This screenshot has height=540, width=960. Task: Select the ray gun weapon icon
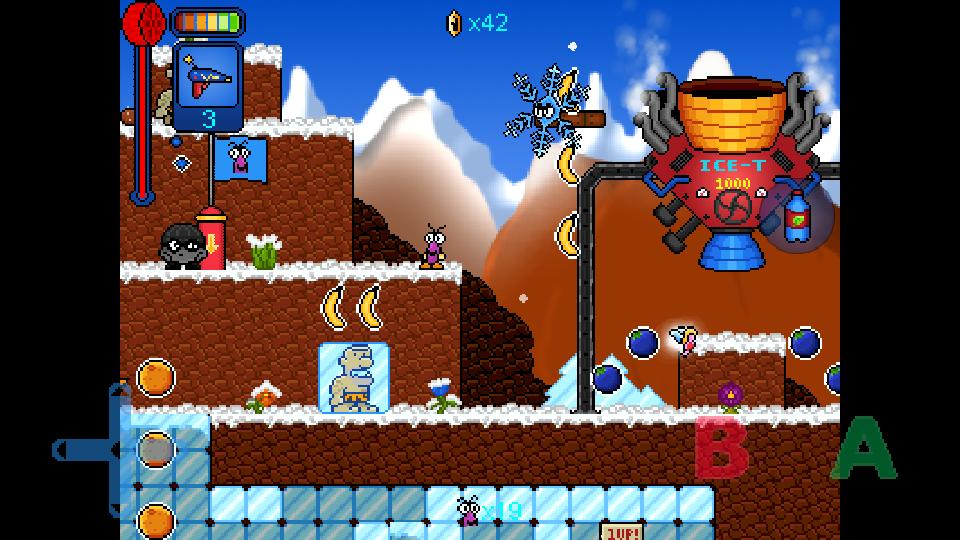point(208,76)
